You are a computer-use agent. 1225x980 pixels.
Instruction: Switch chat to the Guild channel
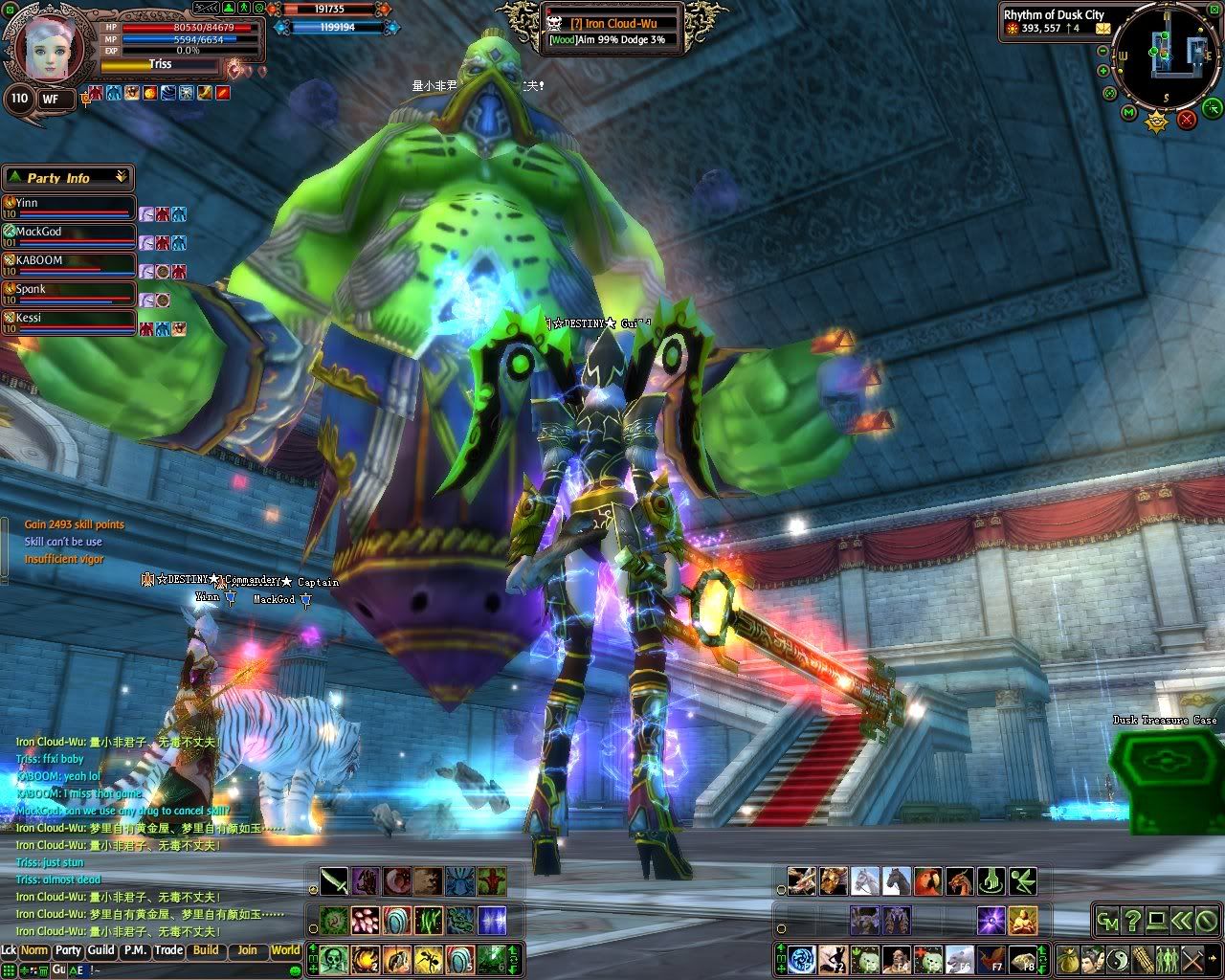(100, 950)
